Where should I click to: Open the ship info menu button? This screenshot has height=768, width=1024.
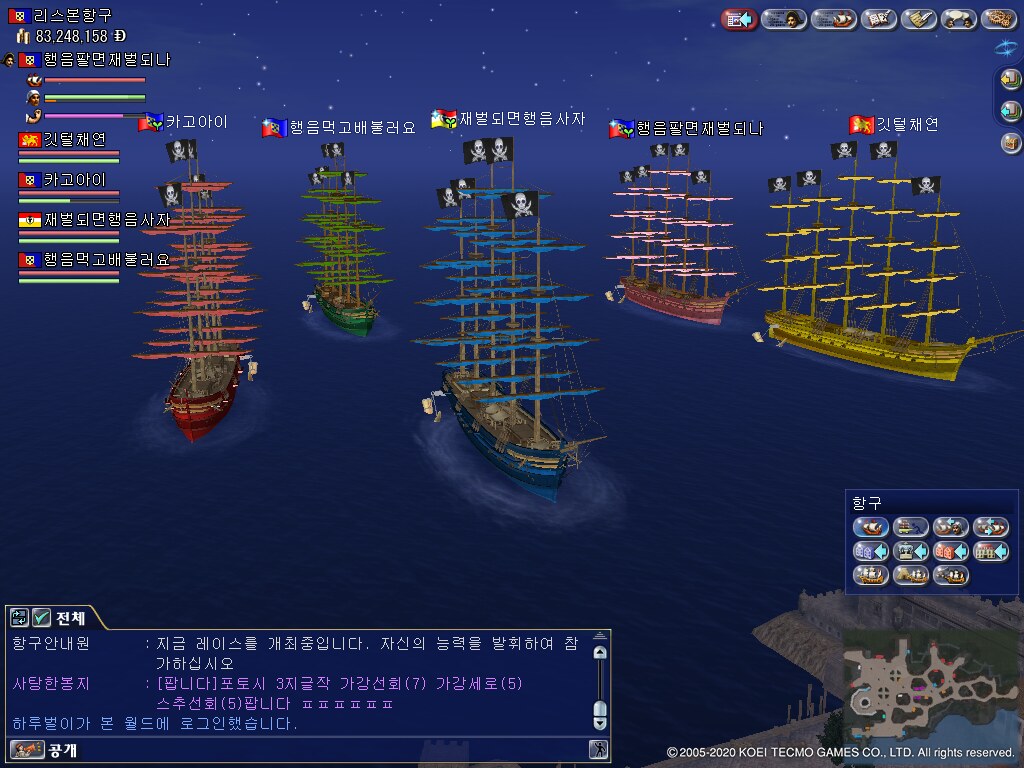point(833,19)
